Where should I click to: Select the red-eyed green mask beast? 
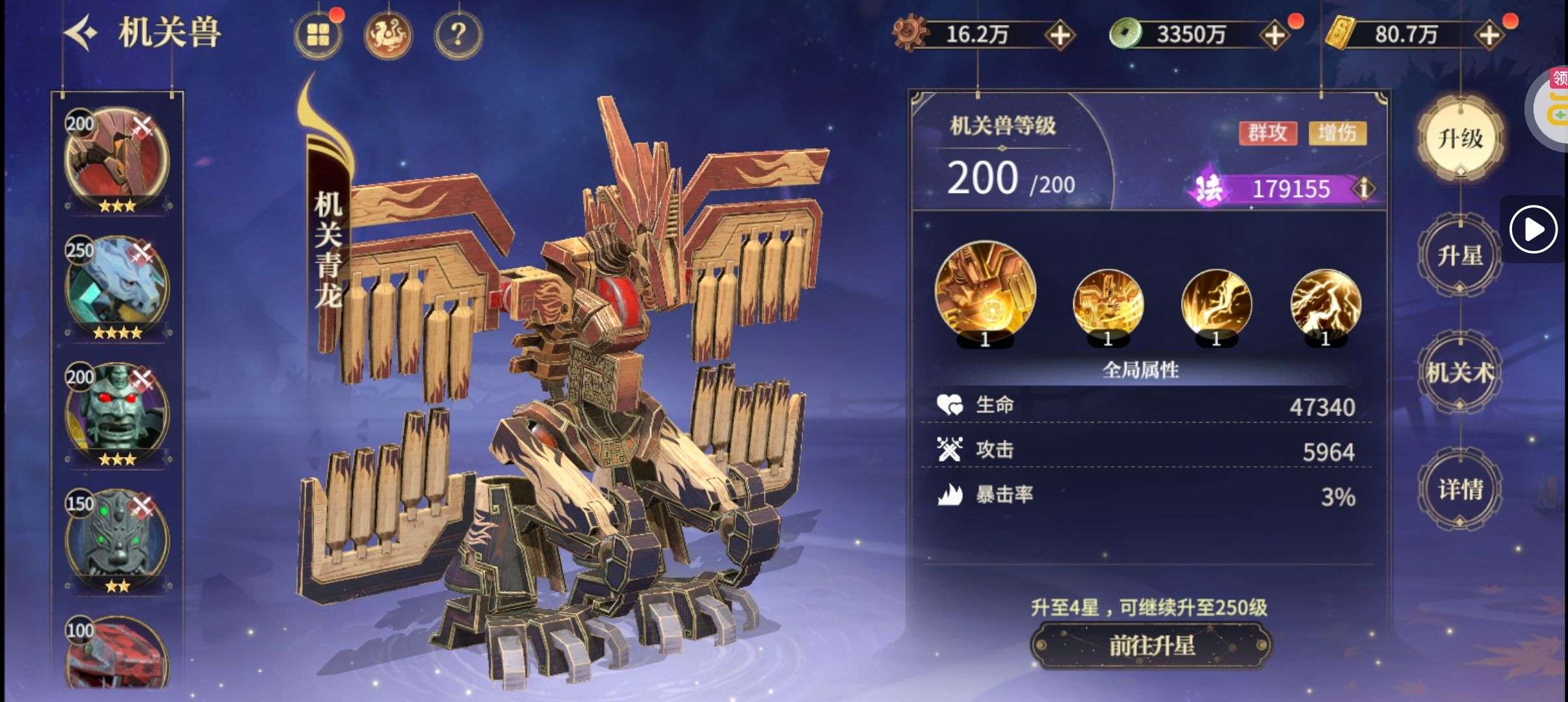(x=117, y=413)
